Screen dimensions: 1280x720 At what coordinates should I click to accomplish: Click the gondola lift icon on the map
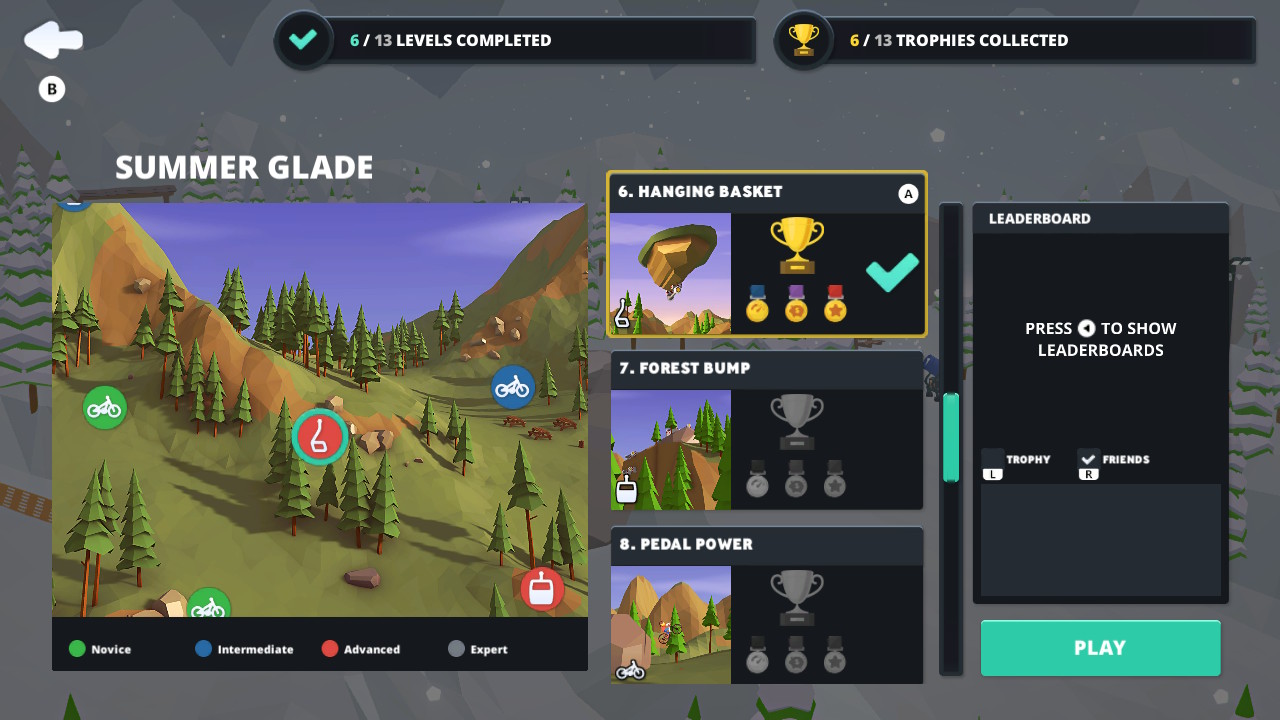click(541, 589)
